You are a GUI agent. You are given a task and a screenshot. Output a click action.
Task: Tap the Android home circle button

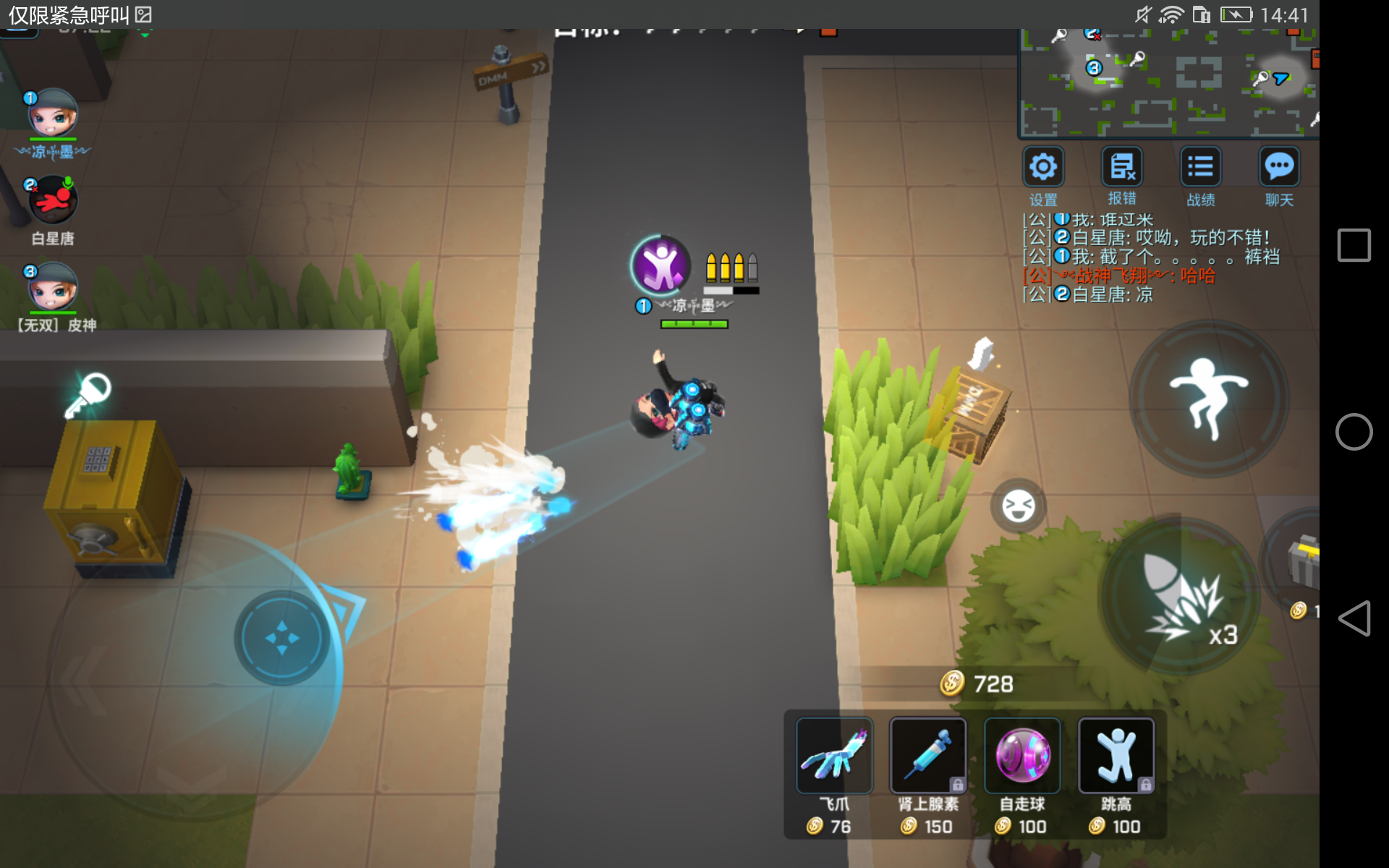[x=1354, y=432]
